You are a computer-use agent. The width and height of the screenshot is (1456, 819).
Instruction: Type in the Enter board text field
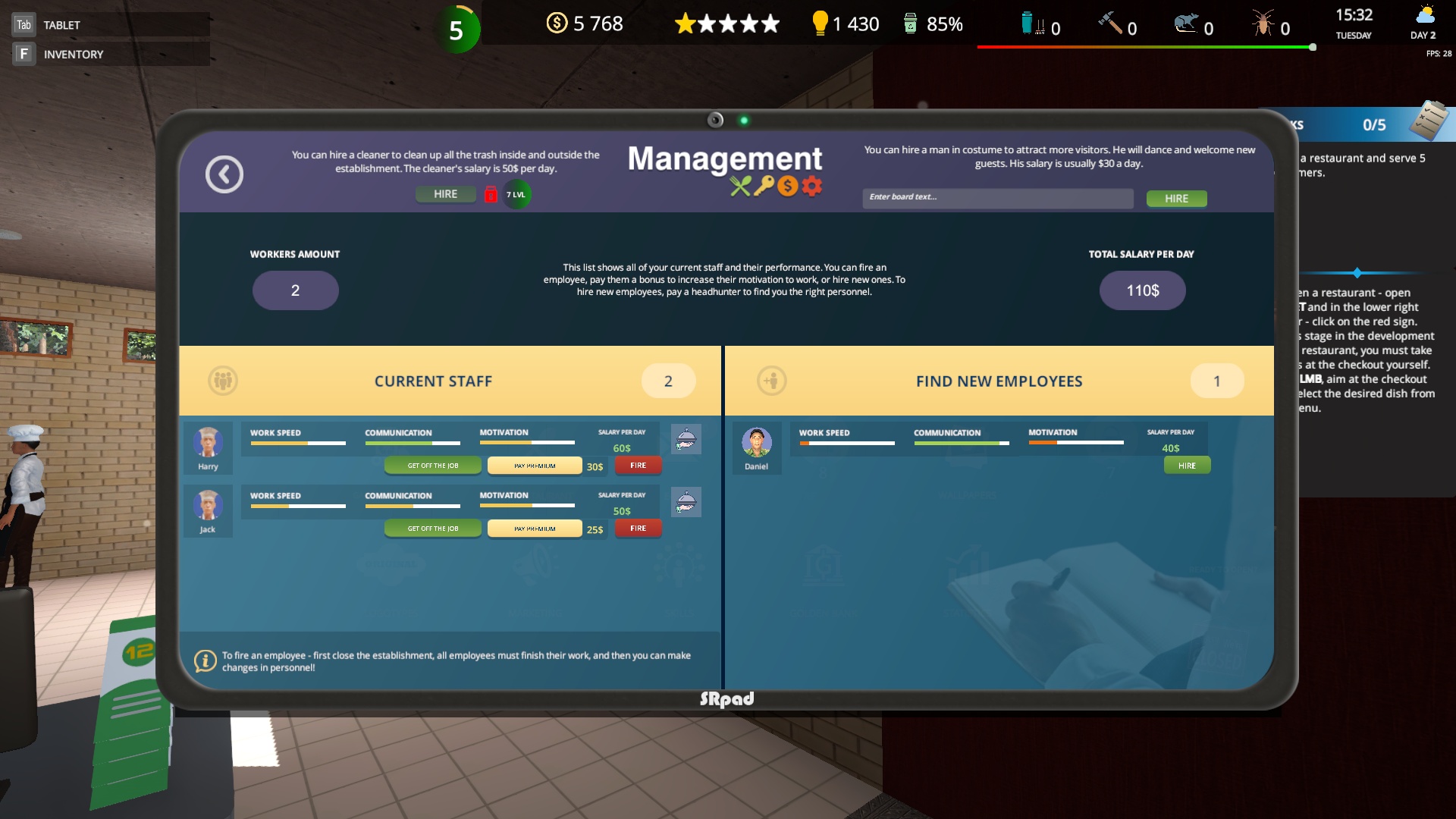click(997, 198)
